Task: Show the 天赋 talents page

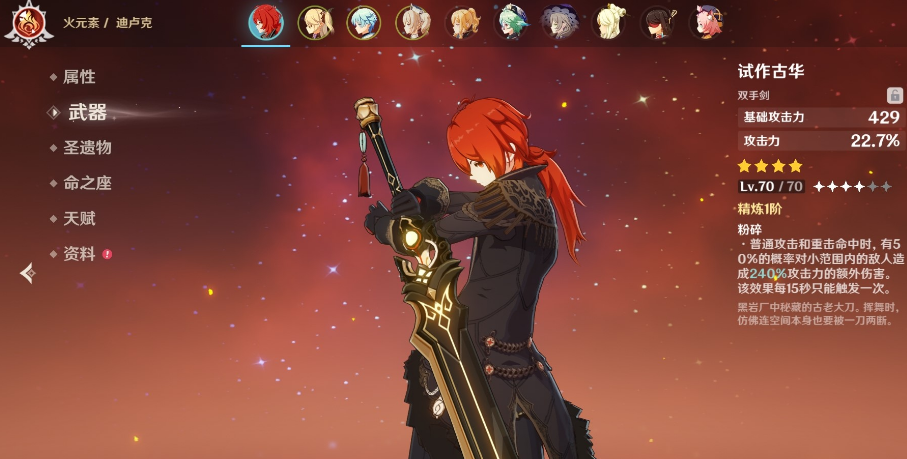Action: 79,218
